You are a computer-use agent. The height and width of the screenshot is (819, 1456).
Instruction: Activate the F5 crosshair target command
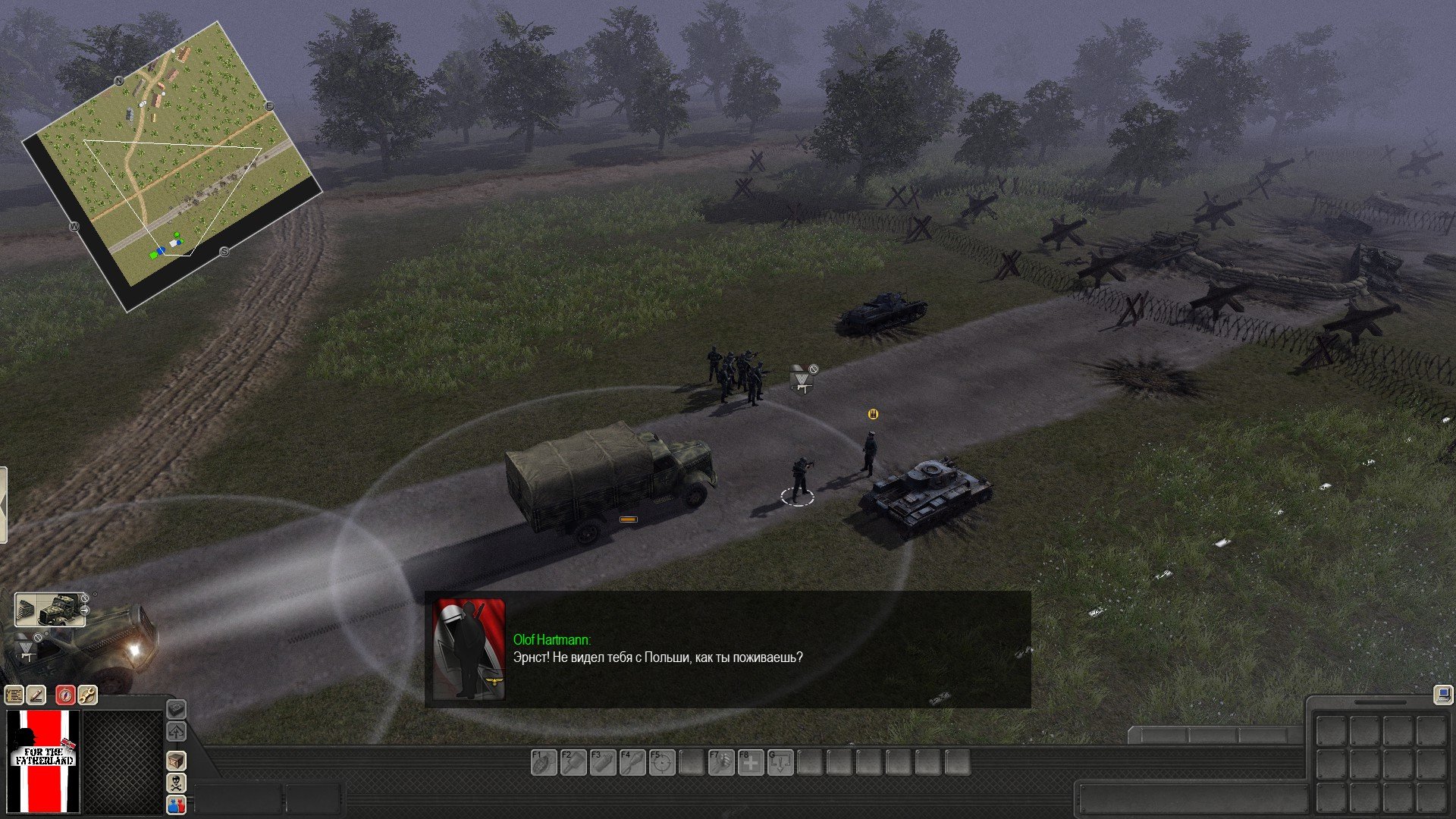662,762
